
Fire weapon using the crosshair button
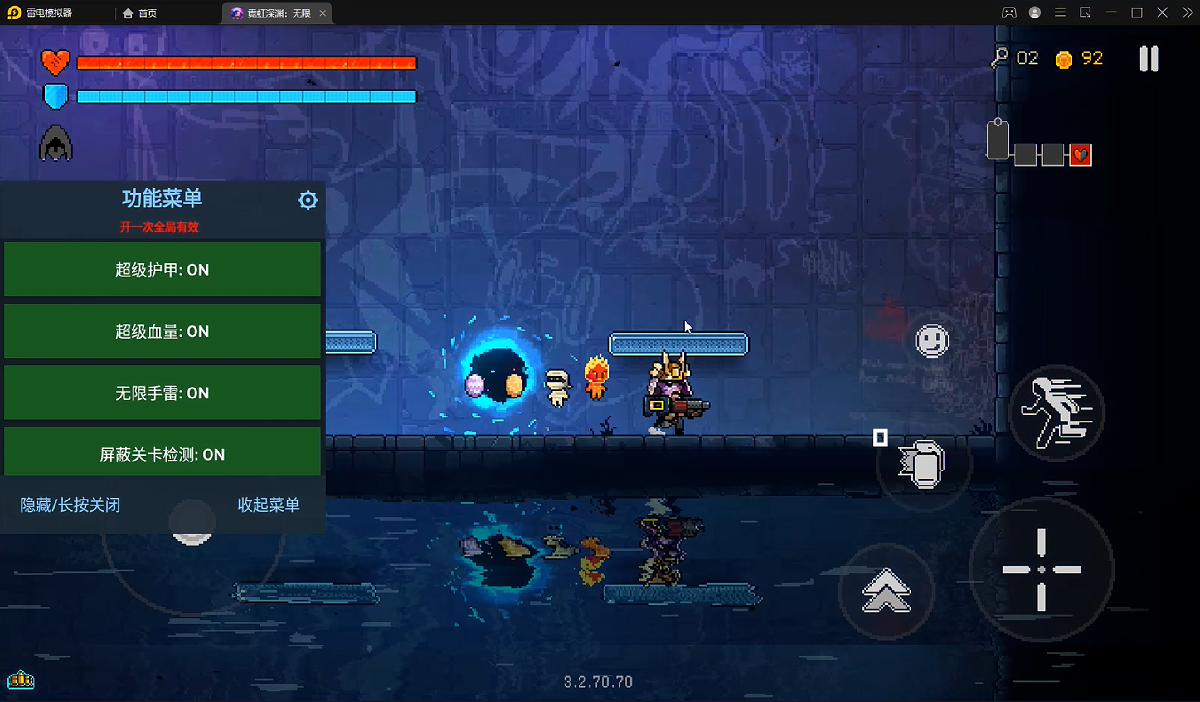[x=1041, y=569]
